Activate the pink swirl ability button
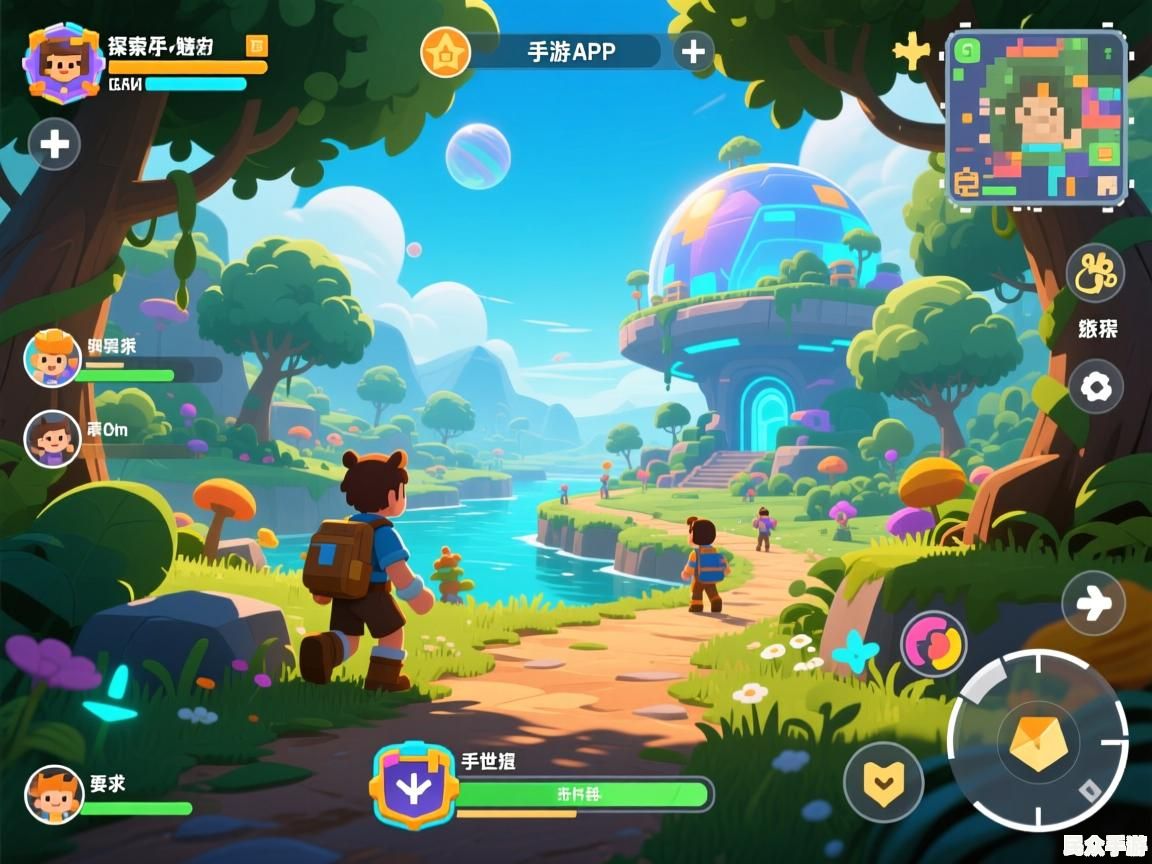This screenshot has width=1152, height=864. pos(933,643)
